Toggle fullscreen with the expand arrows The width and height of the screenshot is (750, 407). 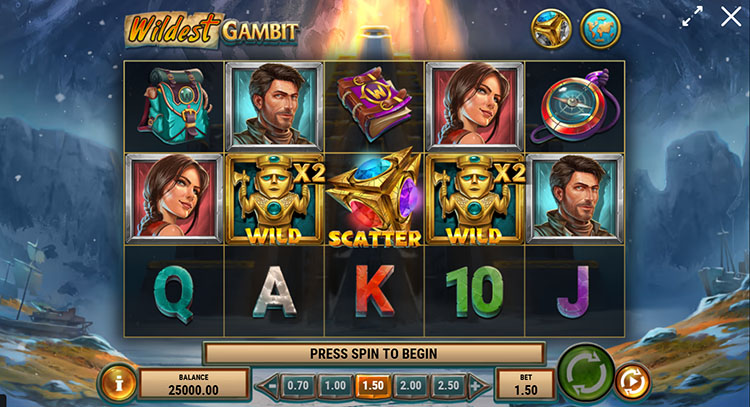pyautogui.click(x=692, y=17)
